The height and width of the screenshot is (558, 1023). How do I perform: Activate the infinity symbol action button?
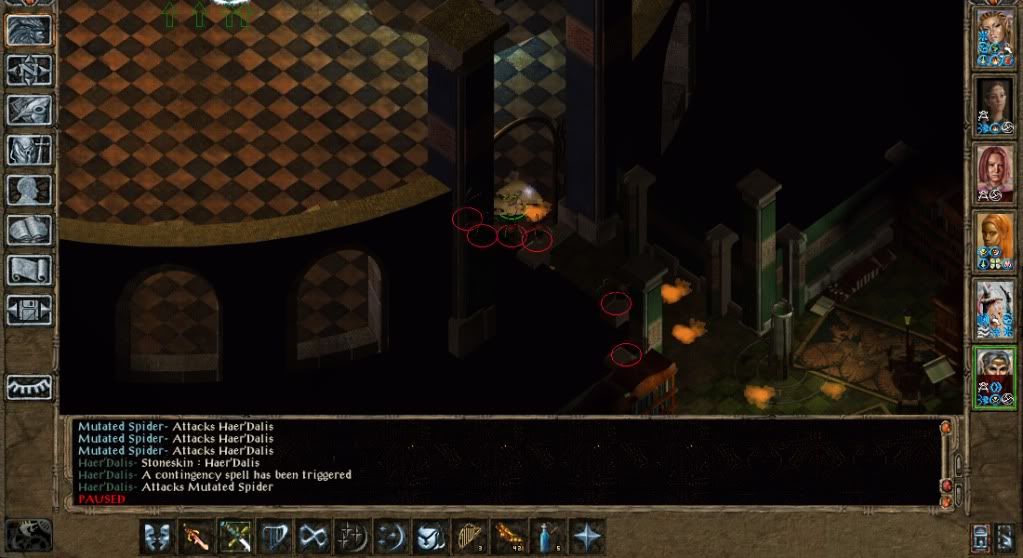(x=312, y=535)
